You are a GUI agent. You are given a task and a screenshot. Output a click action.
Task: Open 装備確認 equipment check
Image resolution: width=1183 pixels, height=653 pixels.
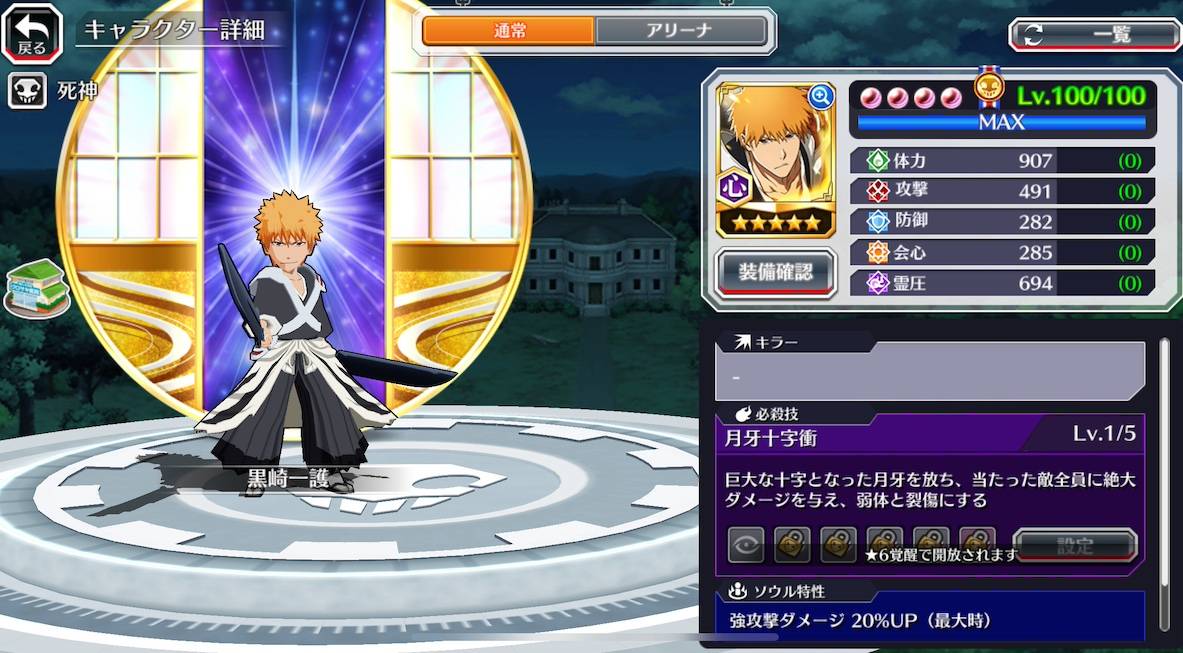point(776,272)
